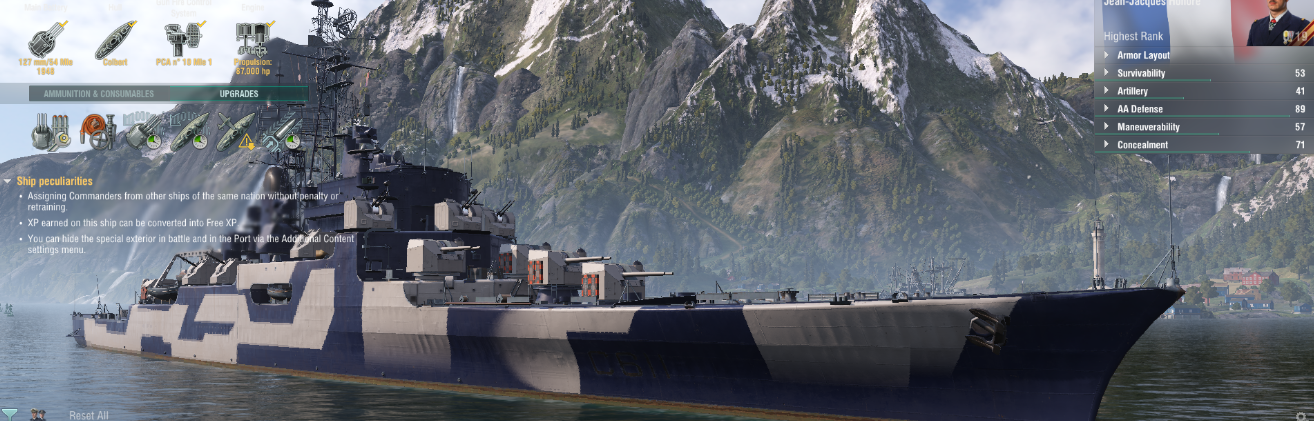Expand the Survivability stats

pos(1141,73)
